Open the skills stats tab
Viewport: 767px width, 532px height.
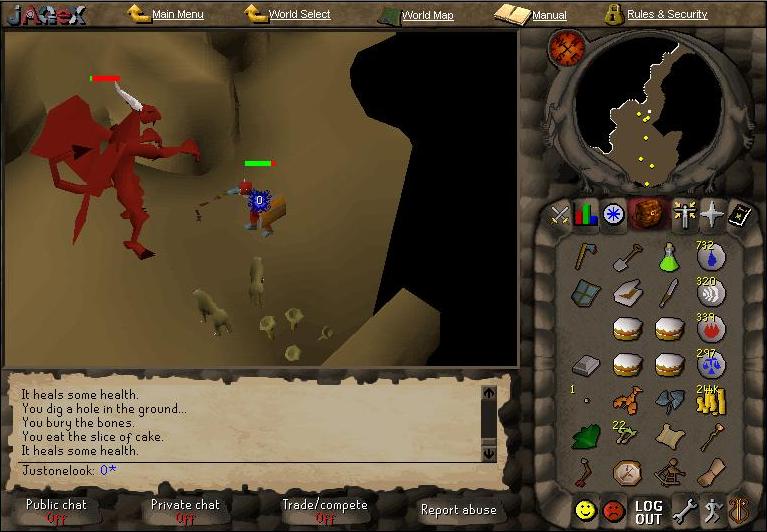(586, 214)
